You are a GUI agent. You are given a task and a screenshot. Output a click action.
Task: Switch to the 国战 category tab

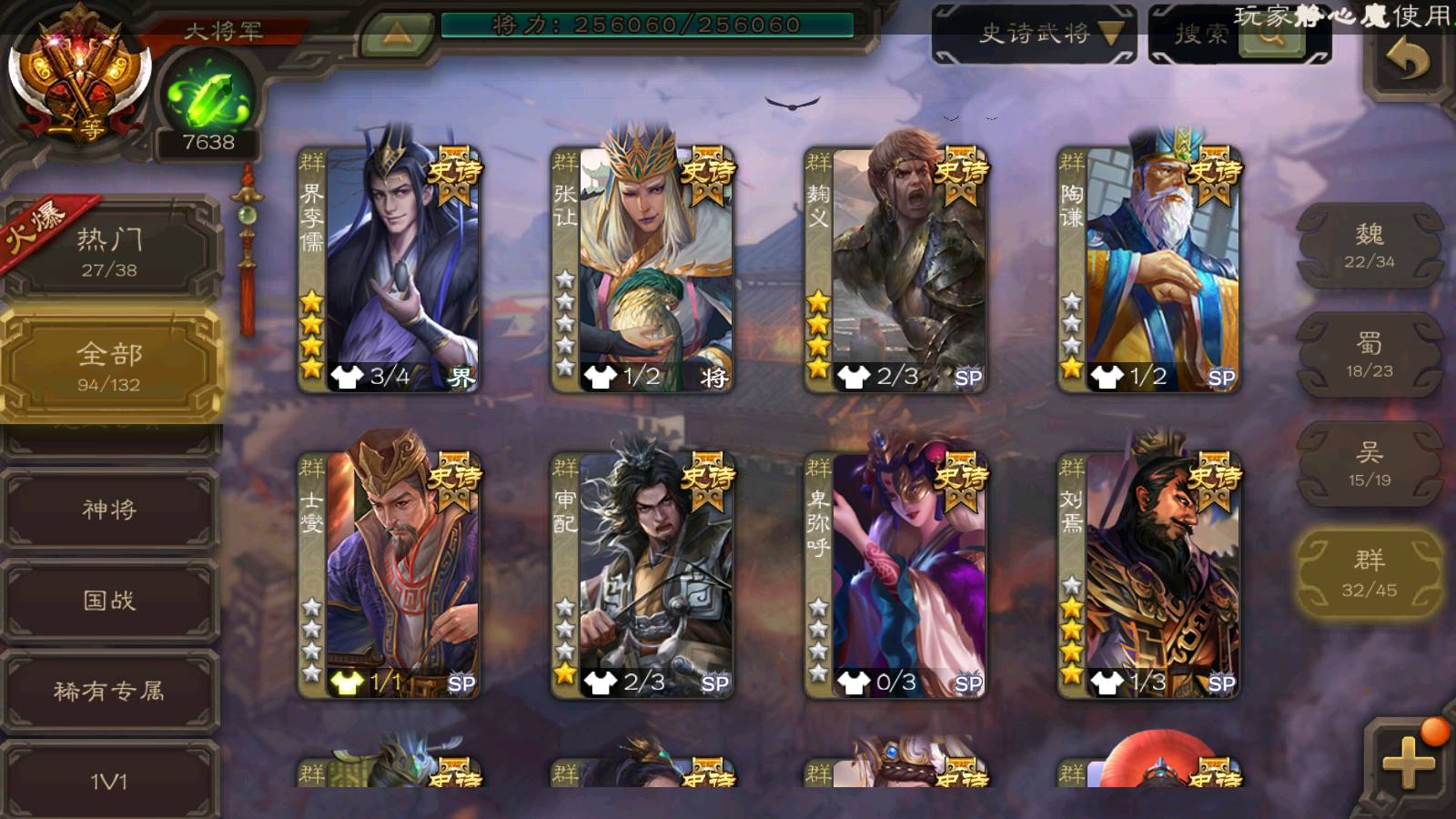pos(109,601)
